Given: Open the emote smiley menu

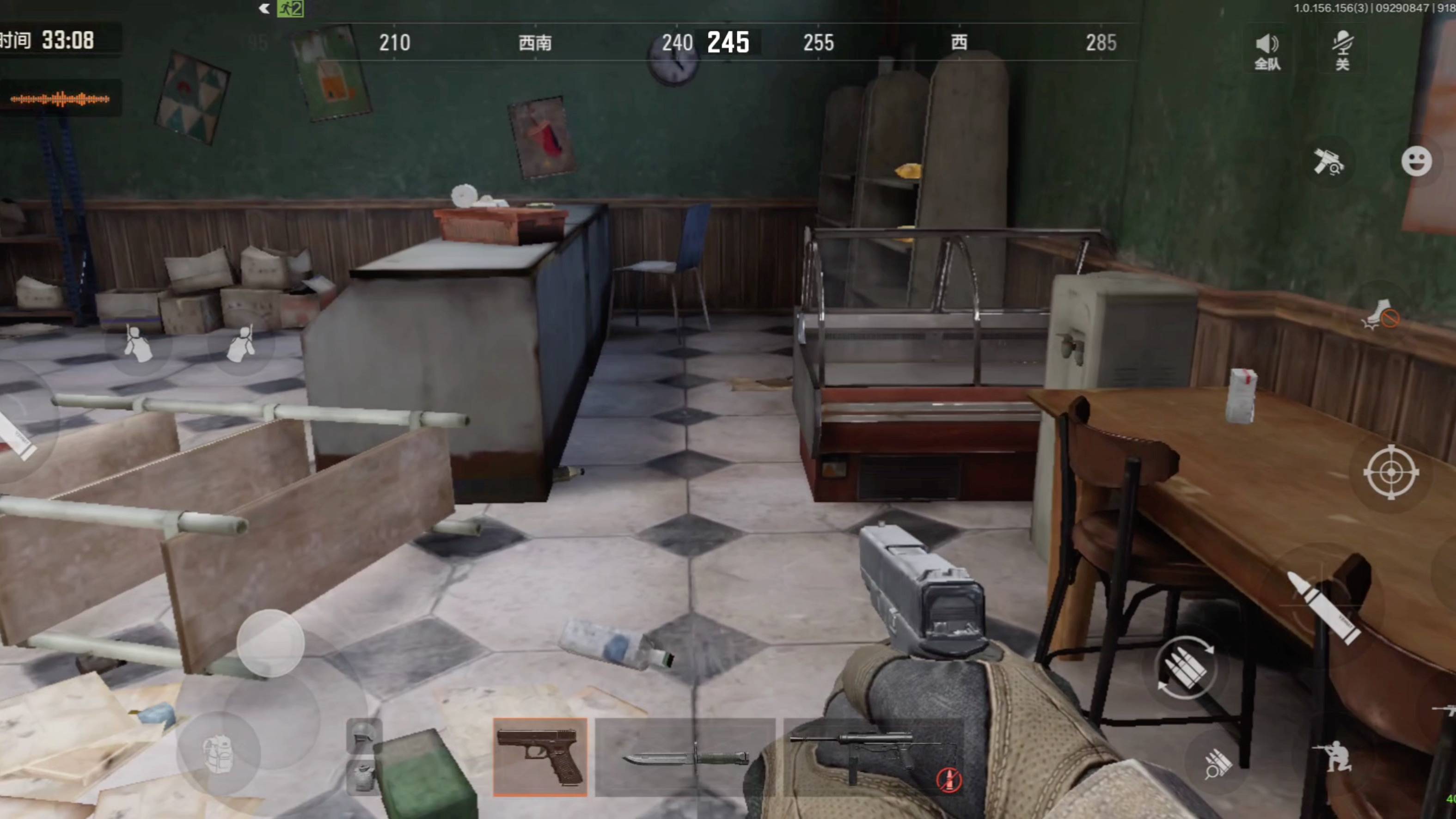Looking at the screenshot, I should [1416, 162].
